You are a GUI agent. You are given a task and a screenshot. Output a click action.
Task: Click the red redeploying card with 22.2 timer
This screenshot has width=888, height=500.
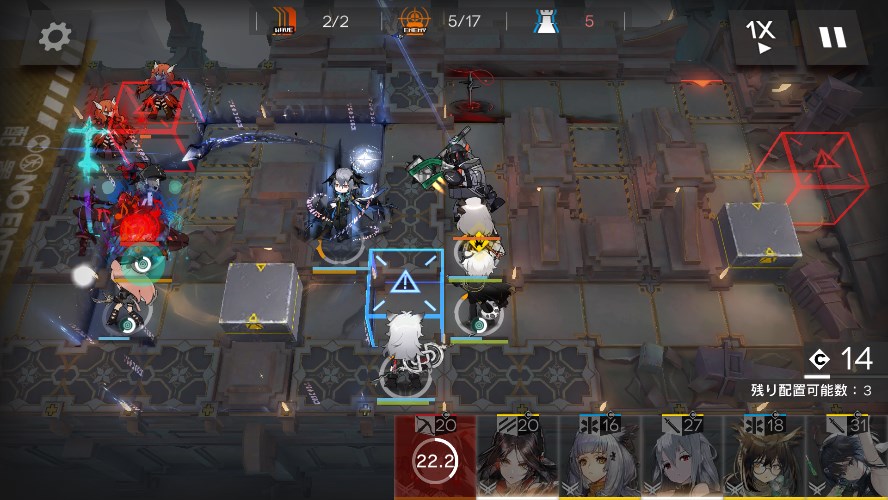[435, 460]
